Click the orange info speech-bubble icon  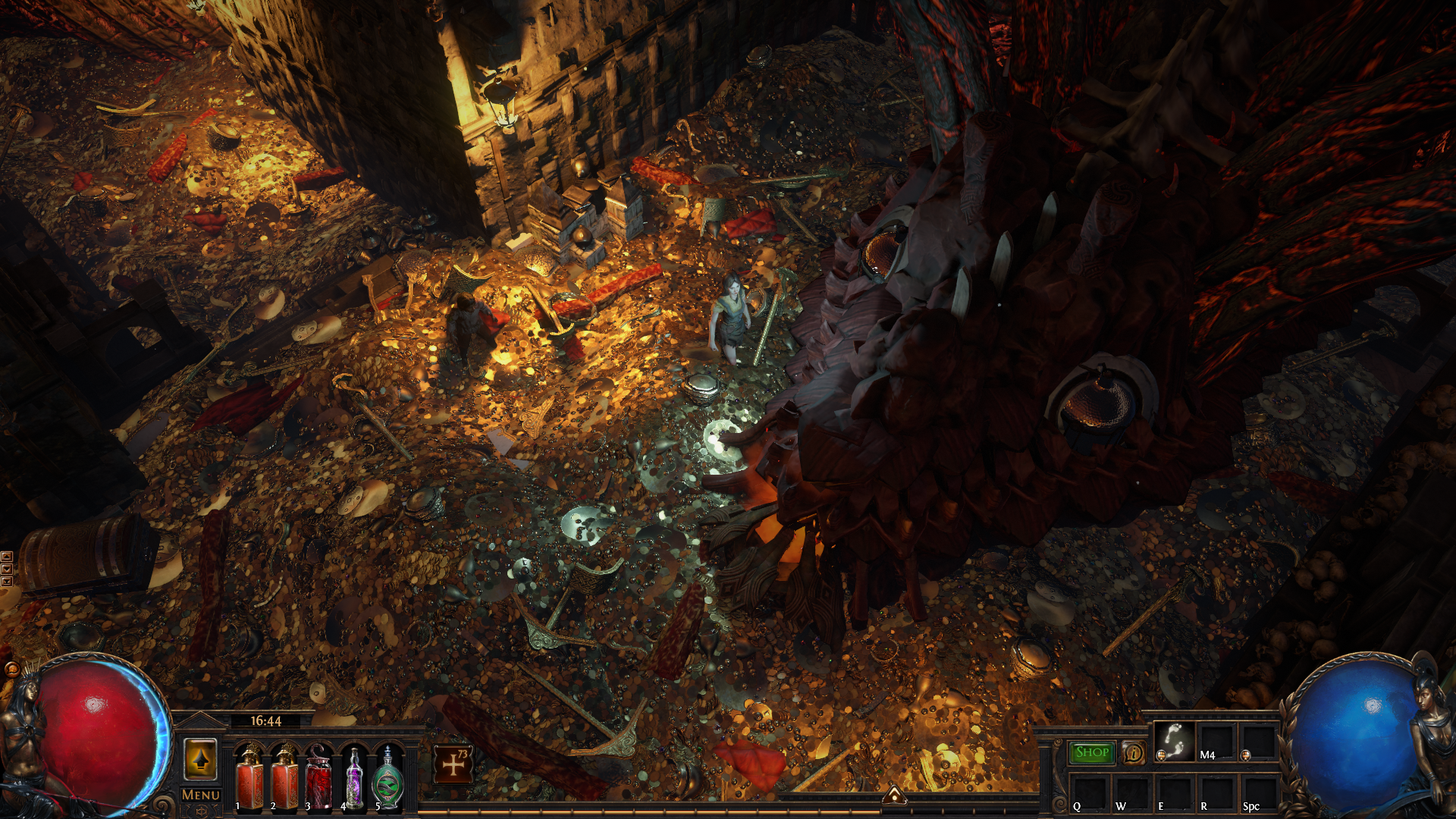1134,753
